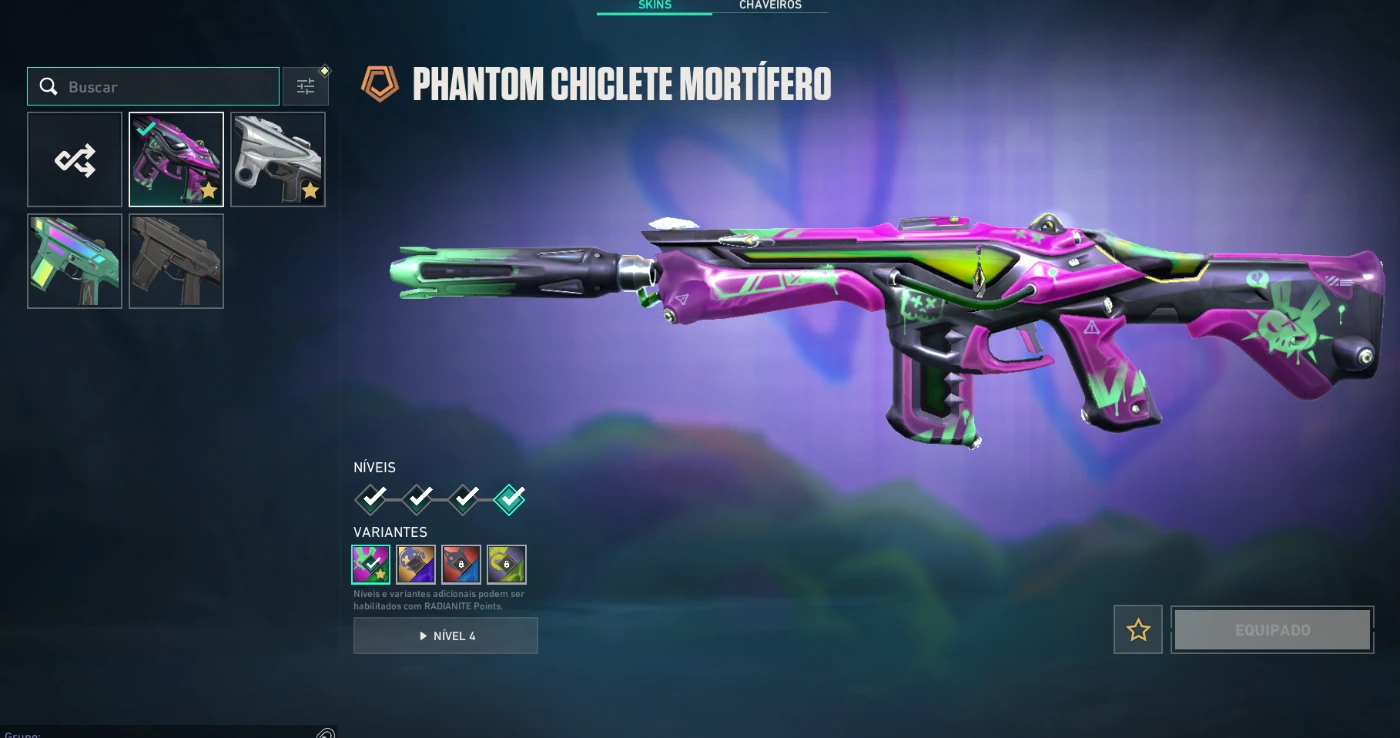1400x738 pixels.
Task: Select the random skin shuffle tile
Action: [75, 160]
